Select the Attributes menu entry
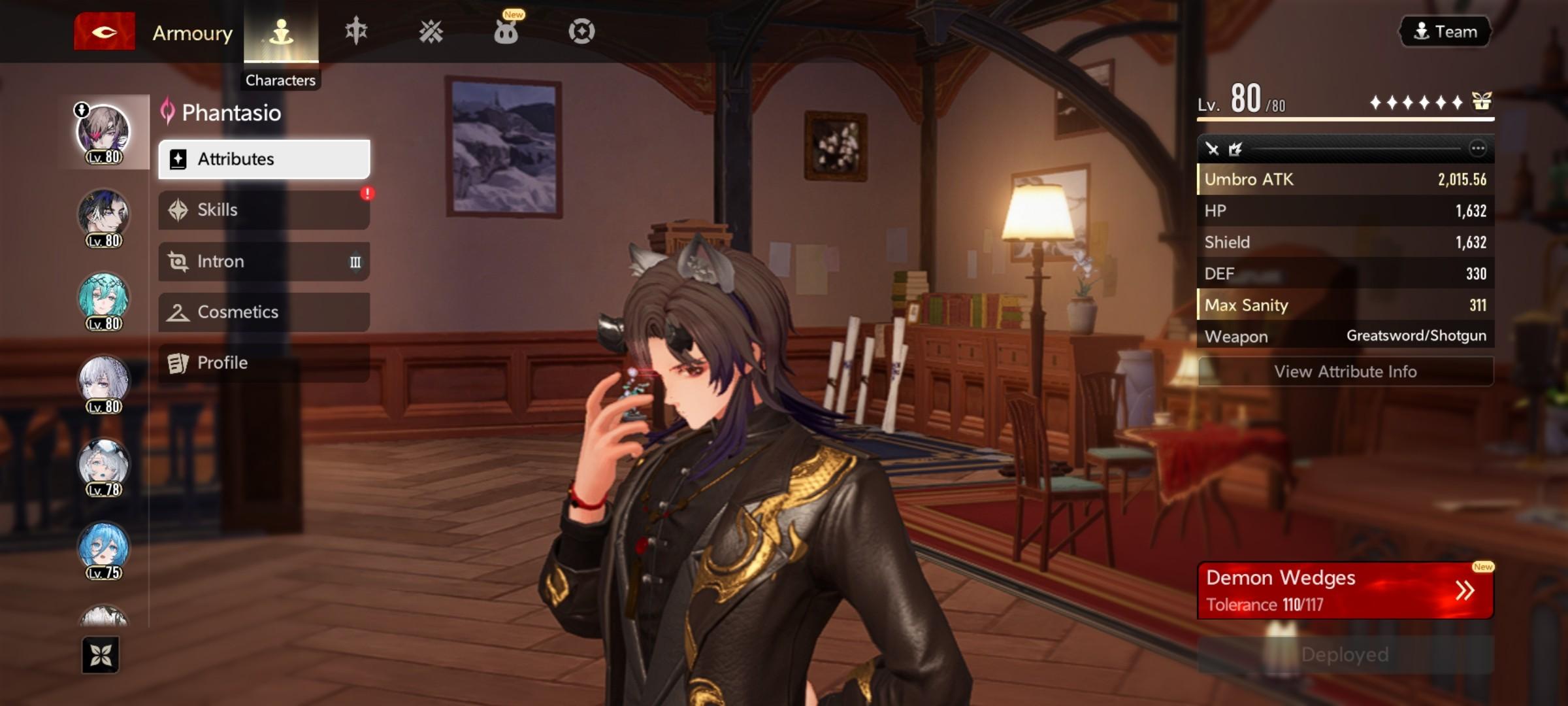The image size is (1568, 706). pyautogui.click(x=264, y=159)
